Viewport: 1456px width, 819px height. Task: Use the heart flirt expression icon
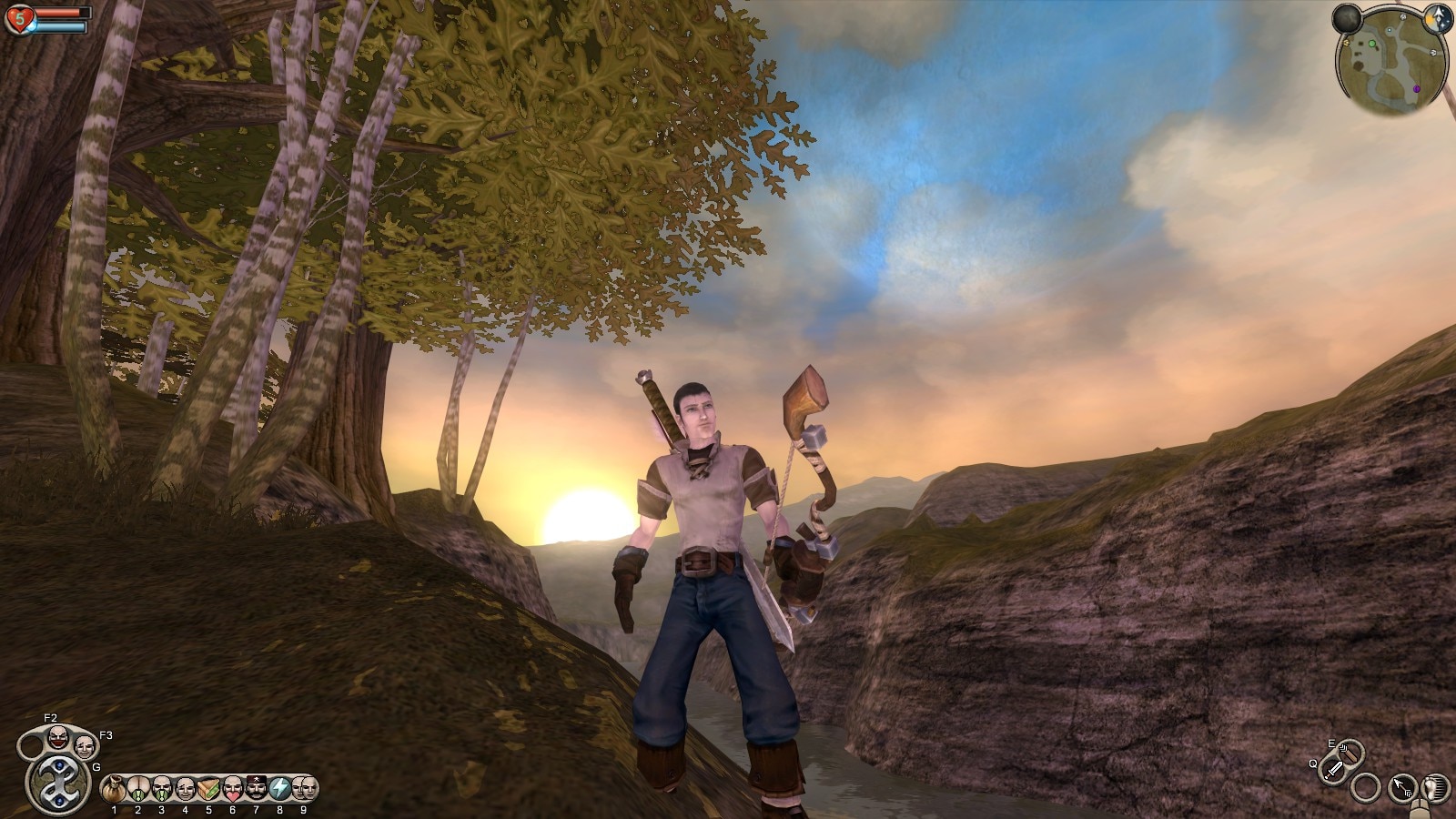232,787
